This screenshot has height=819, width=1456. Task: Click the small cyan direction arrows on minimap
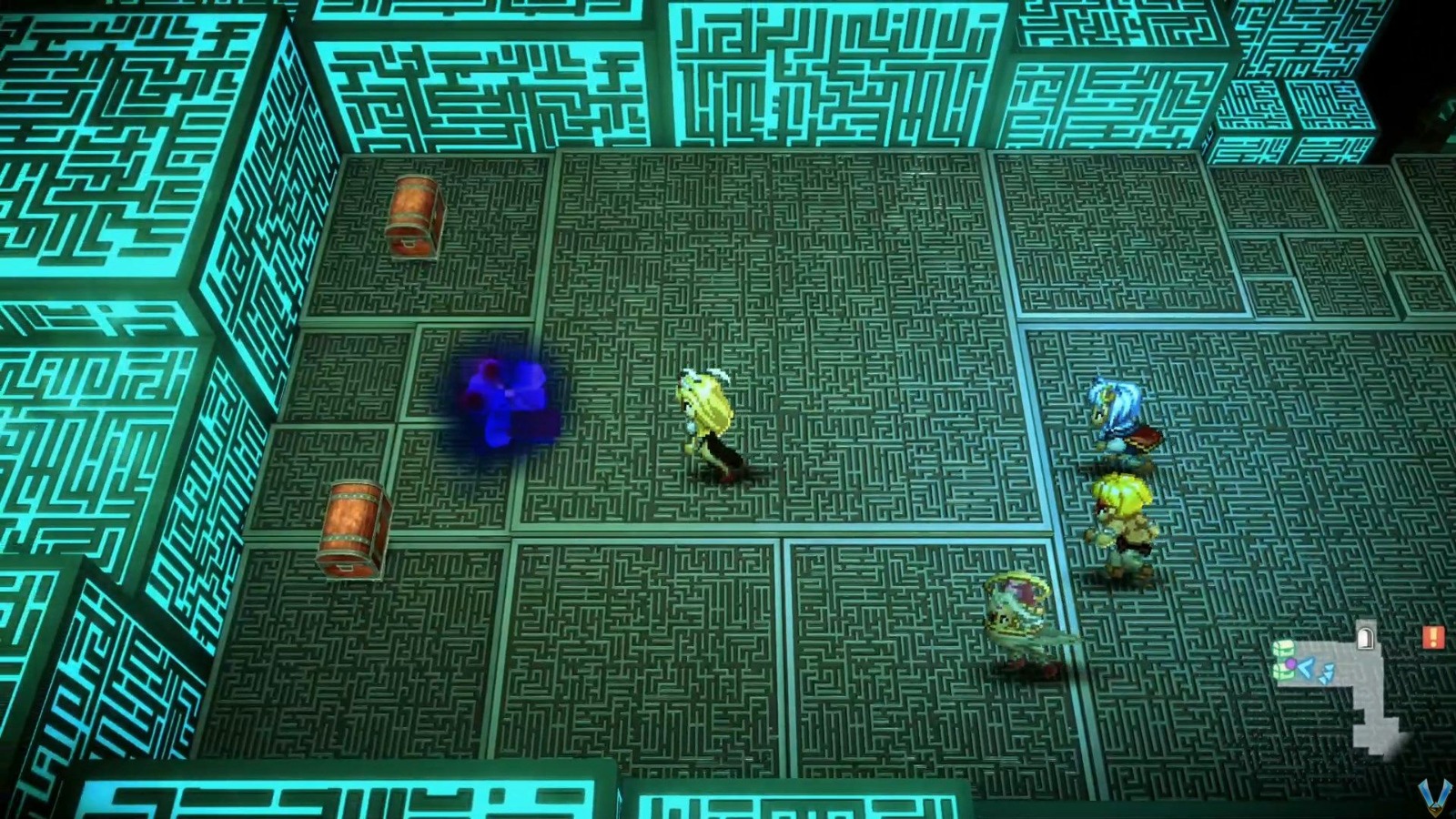[x=1325, y=673]
